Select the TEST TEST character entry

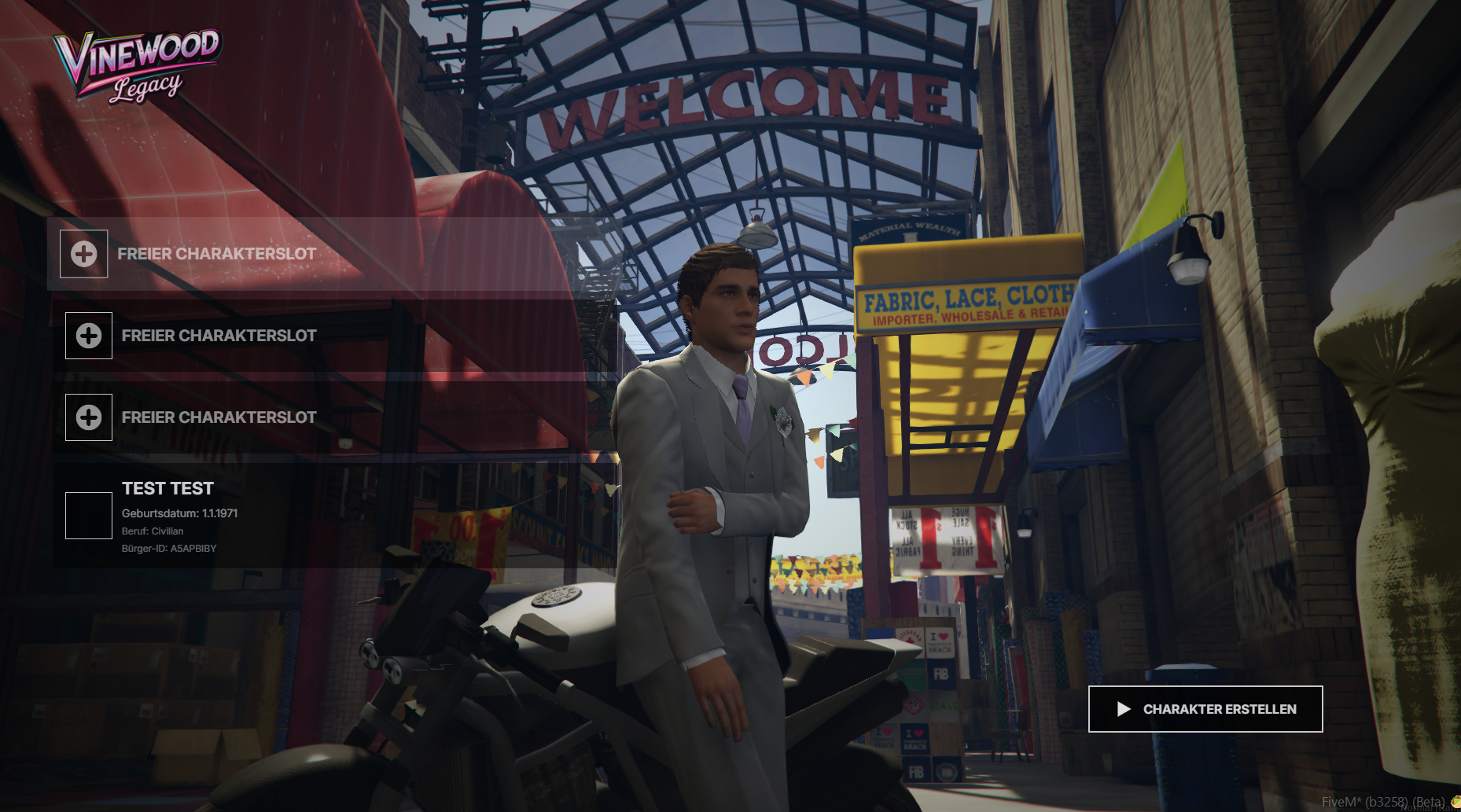pyautogui.click(x=168, y=515)
